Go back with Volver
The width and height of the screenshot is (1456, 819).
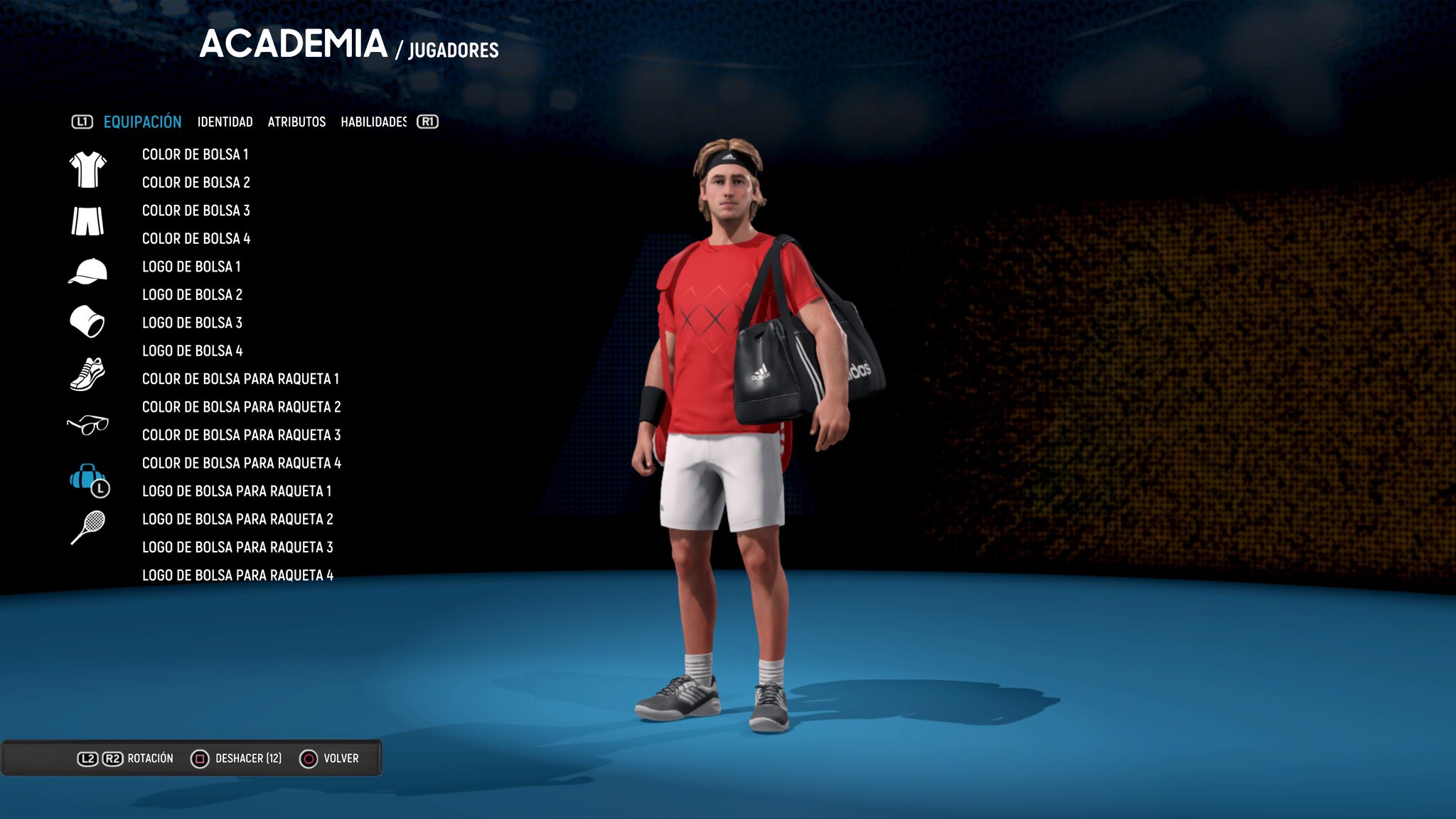point(329,759)
